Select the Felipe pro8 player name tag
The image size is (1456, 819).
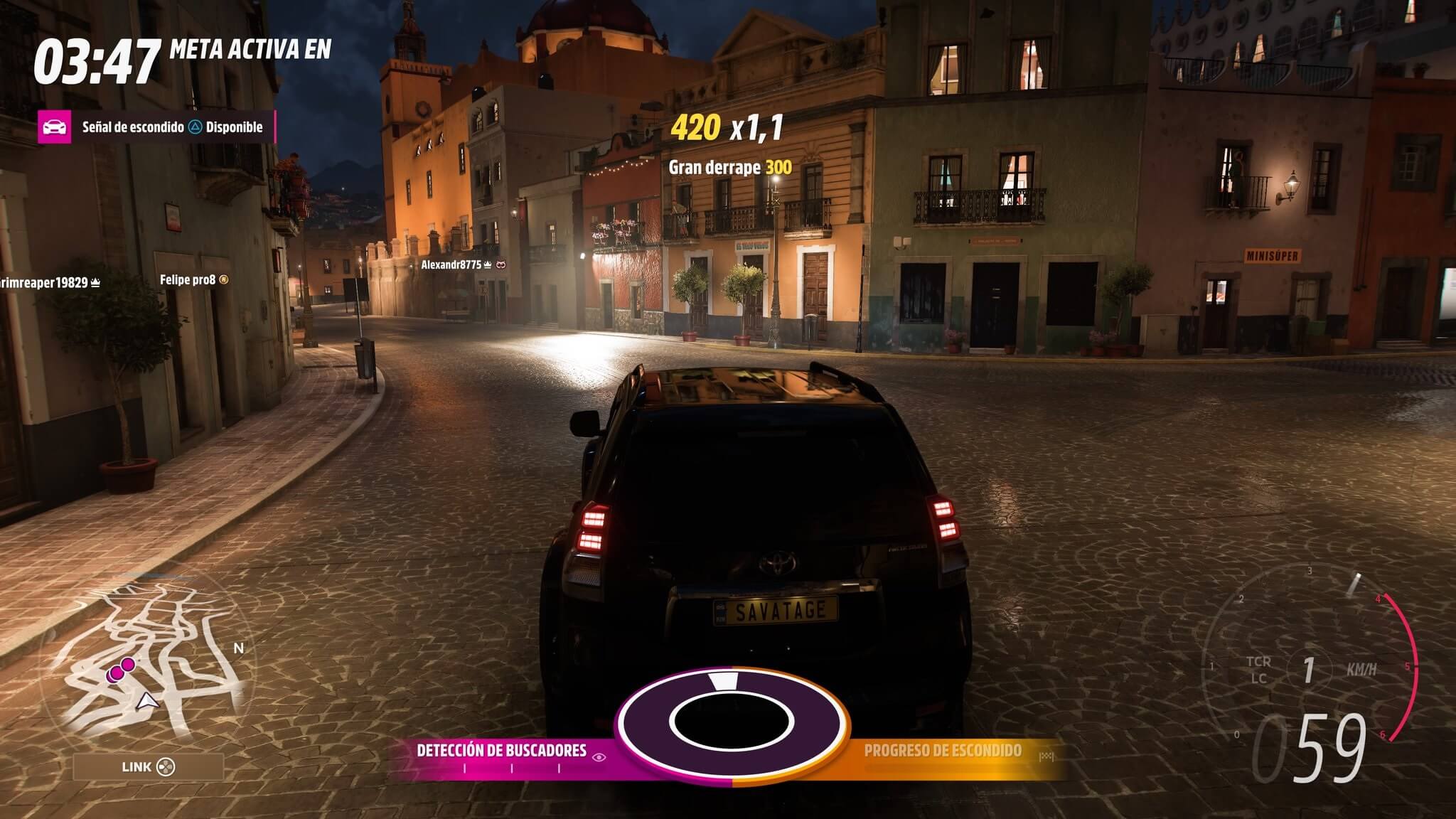click(187, 280)
